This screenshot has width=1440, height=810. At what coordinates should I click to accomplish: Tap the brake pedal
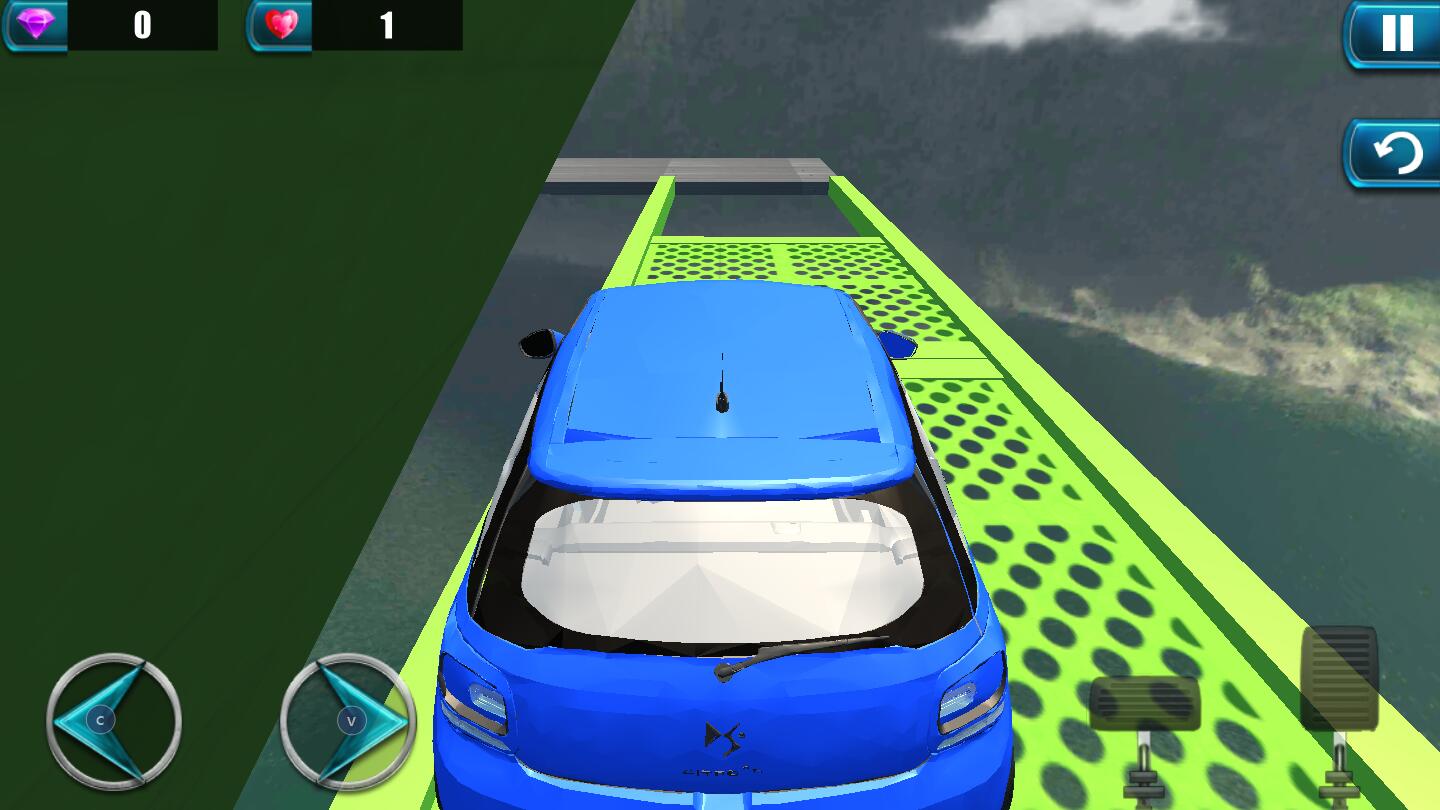1144,705
